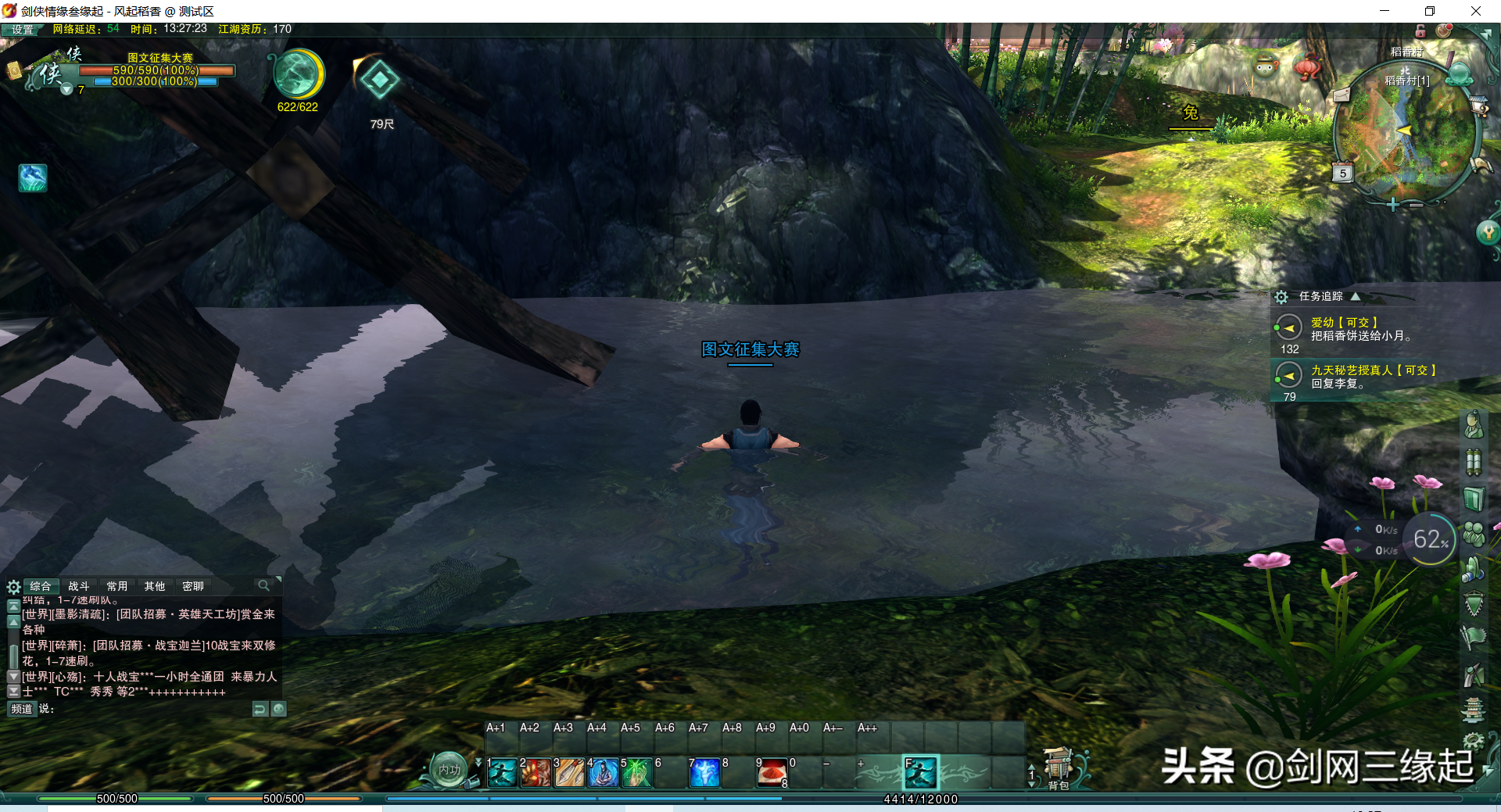
Task: Toggle the 内功 inner power orb
Action: click(x=450, y=770)
